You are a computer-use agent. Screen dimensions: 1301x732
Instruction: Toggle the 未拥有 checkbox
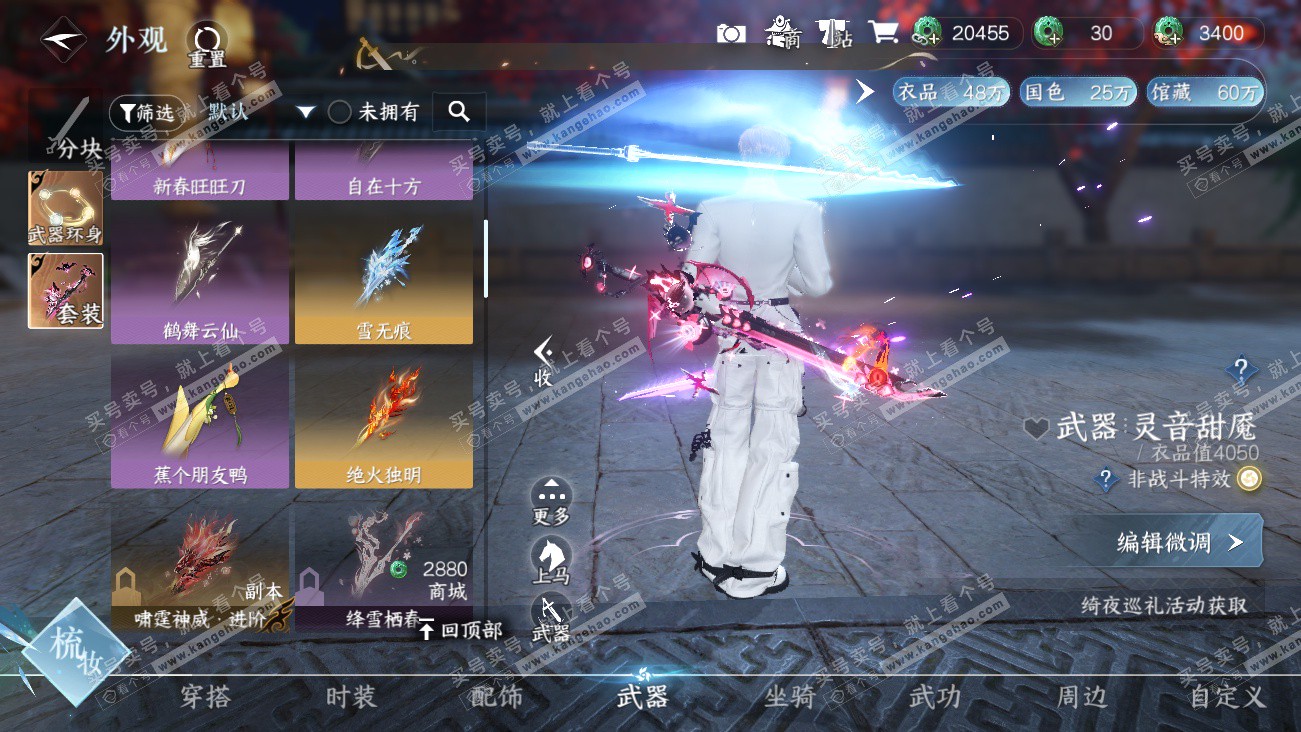click(340, 112)
